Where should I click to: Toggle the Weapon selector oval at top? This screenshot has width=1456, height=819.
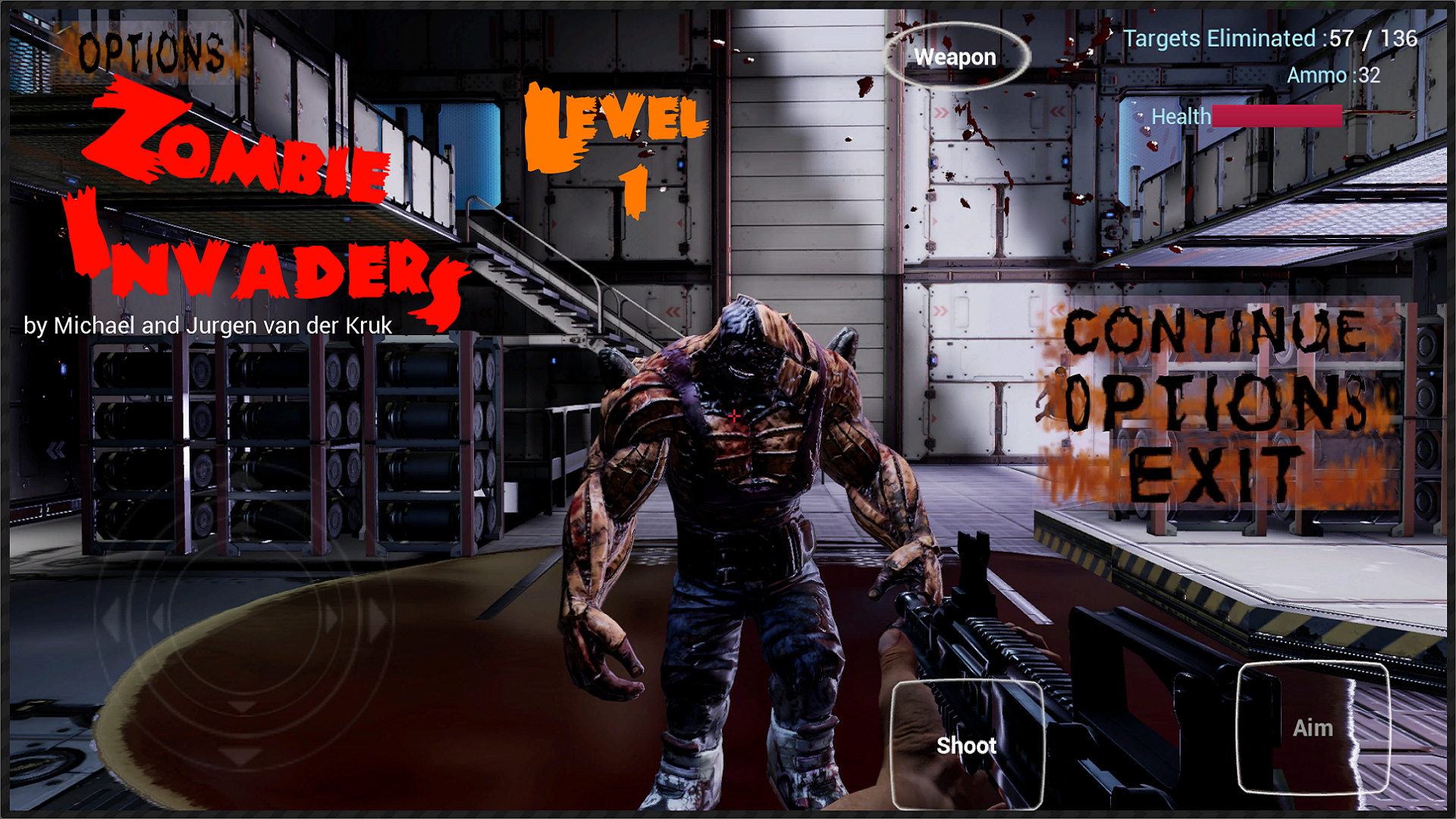point(956,57)
